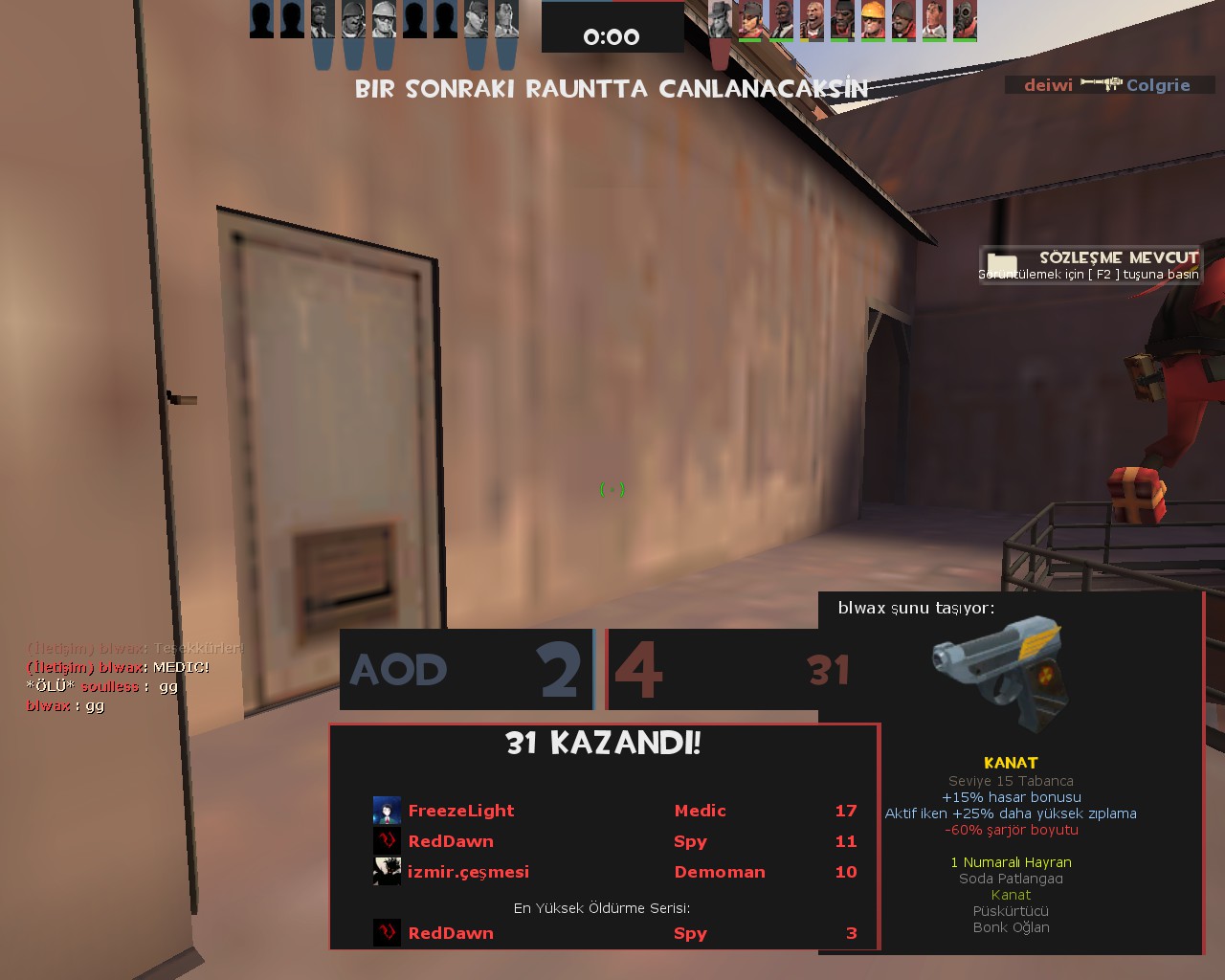The image size is (1225, 980).
Task: Select FreezeLight's Medic row in the winners list
Action: [x=612, y=811]
